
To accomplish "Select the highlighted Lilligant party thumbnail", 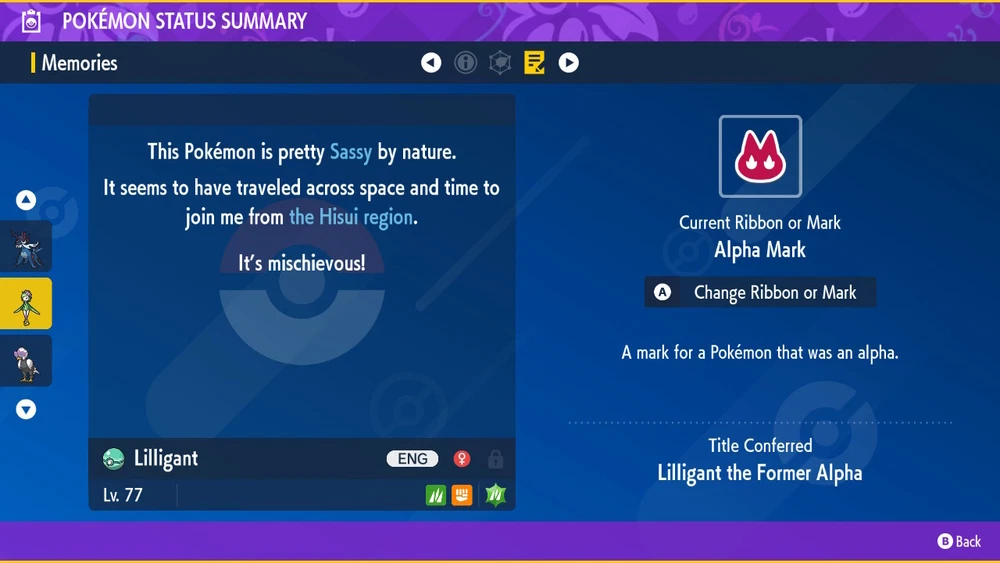I will click(x=26, y=304).
